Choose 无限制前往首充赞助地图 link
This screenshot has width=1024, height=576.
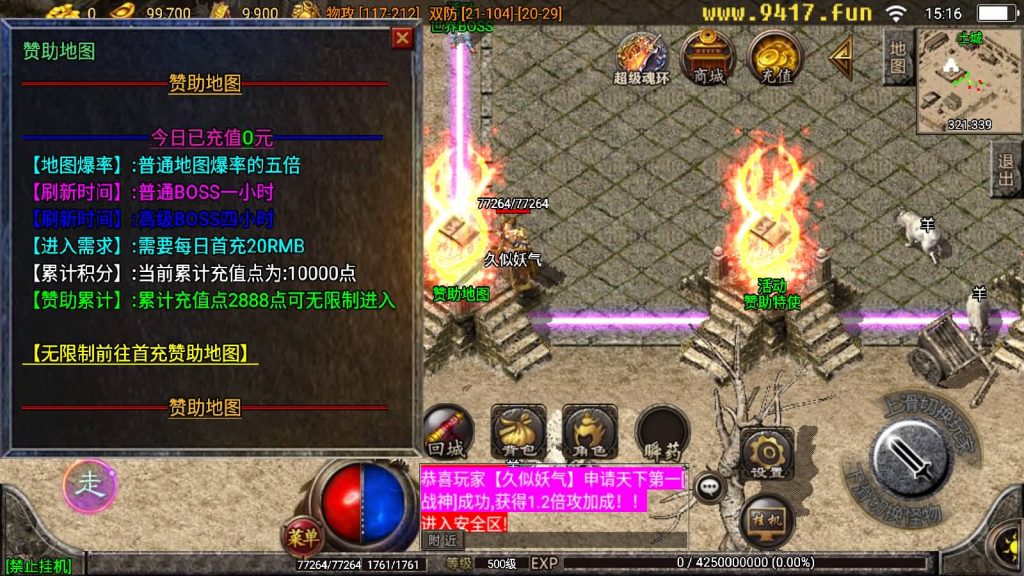[140, 353]
